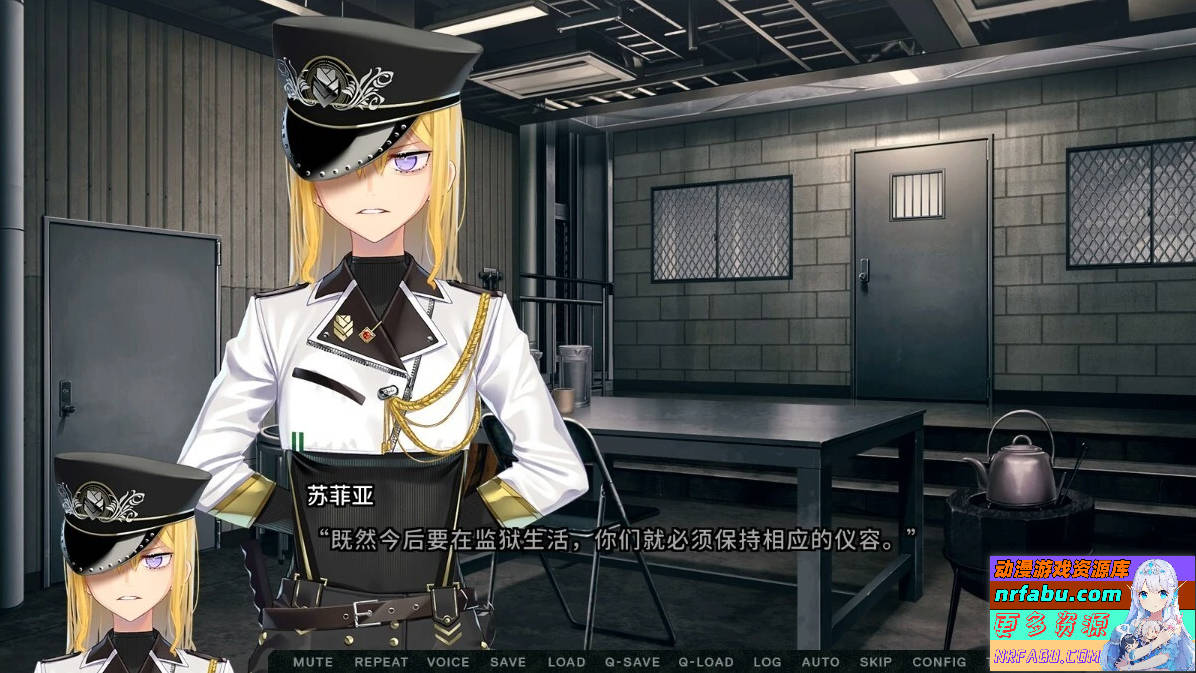Open the CONFIG settings
Image resolution: width=1196 pixels, height=673 pixels.
(940, 662)
